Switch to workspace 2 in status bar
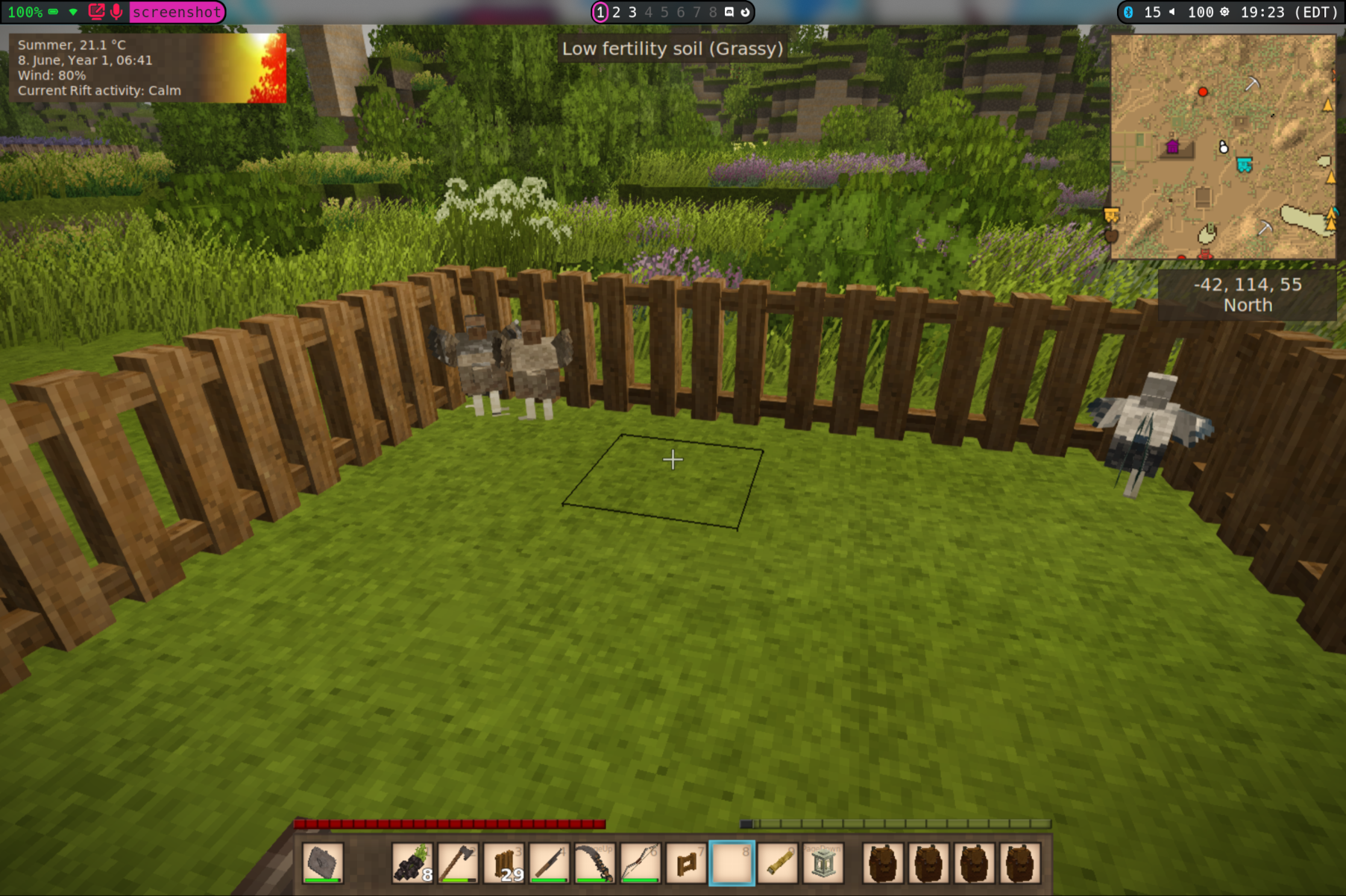The height and width of the screenshot is (896, 1346). (x=617, y=12)
